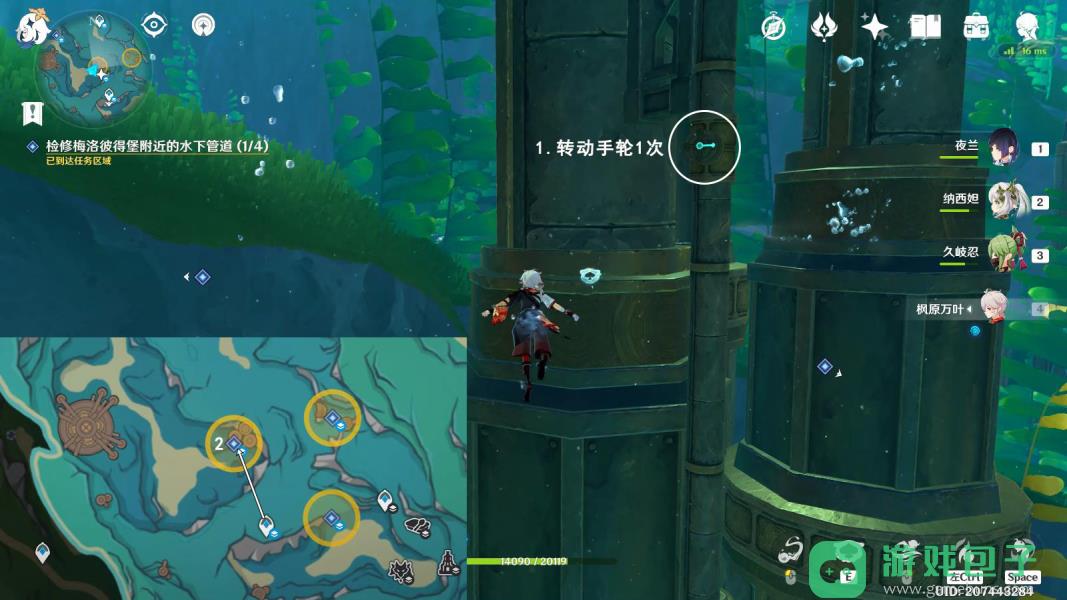
Task: Click the eye icon beside the minimap
Action: tap(153, 24)
